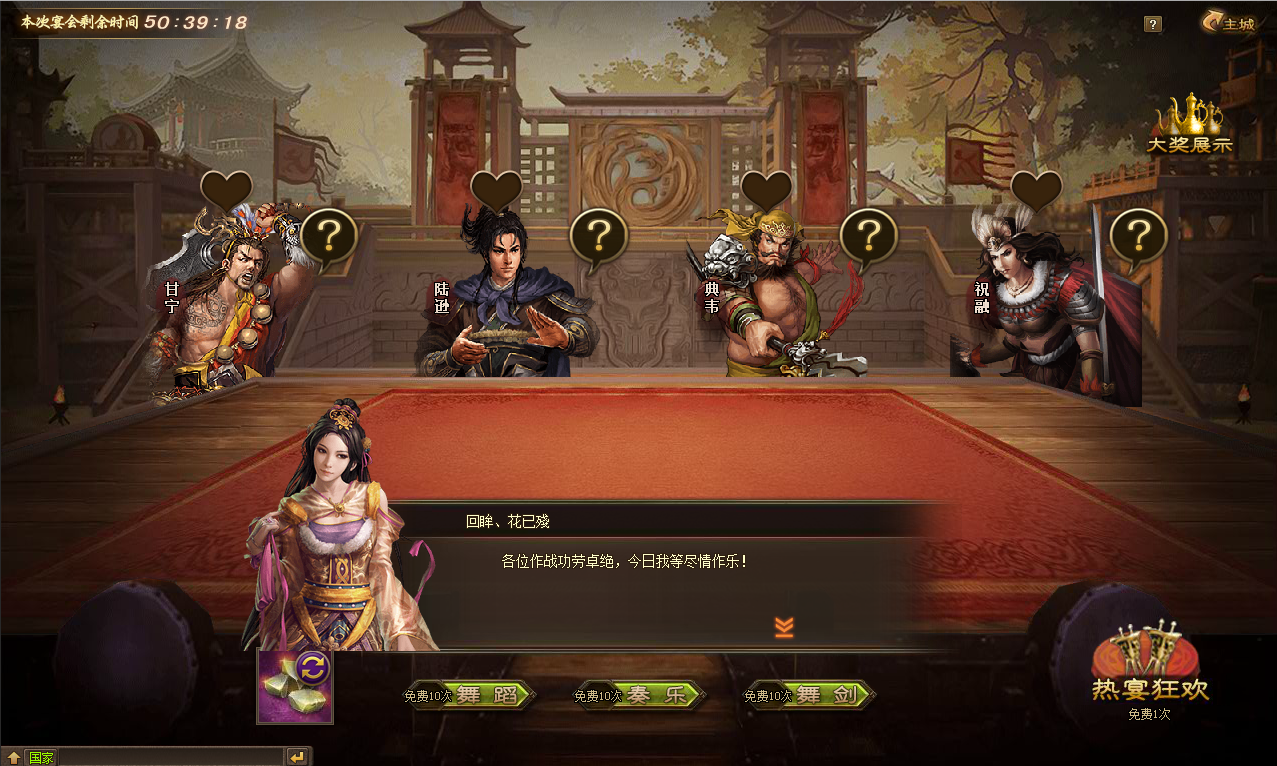Image resolution: width=1277 pixels, height=766 pixels.
Task: Focus the chat input field
Action: click(170, 757)
